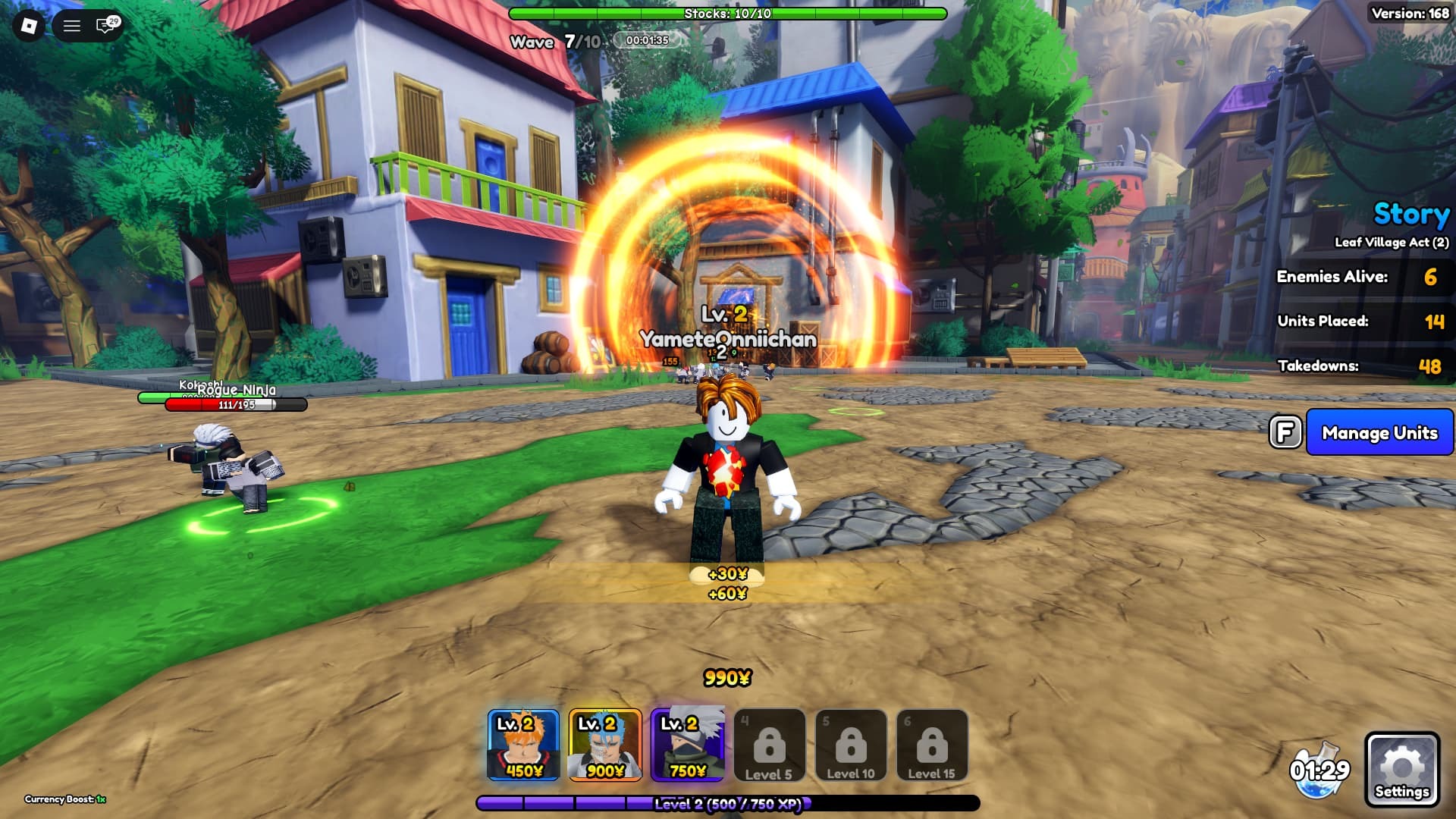This screenshot has width=1456, height=819.
Task: Click the locked Level 15 unit slot
Action: [931, 745]
